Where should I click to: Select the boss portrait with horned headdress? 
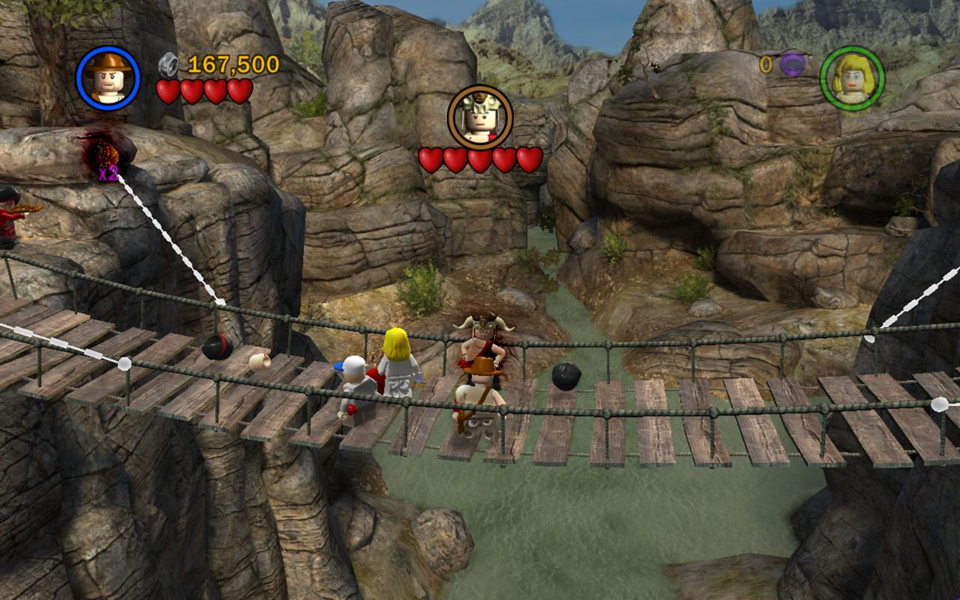click(480, 117)
